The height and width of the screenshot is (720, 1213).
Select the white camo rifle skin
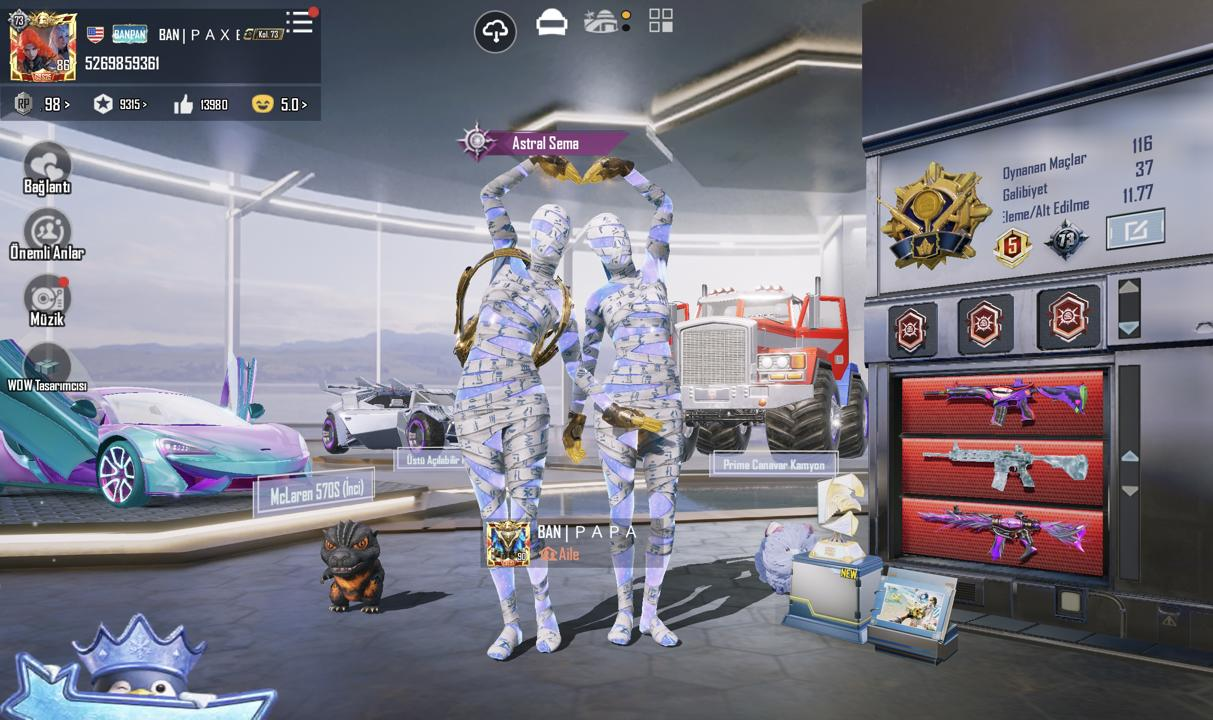tap(1003, 467)
